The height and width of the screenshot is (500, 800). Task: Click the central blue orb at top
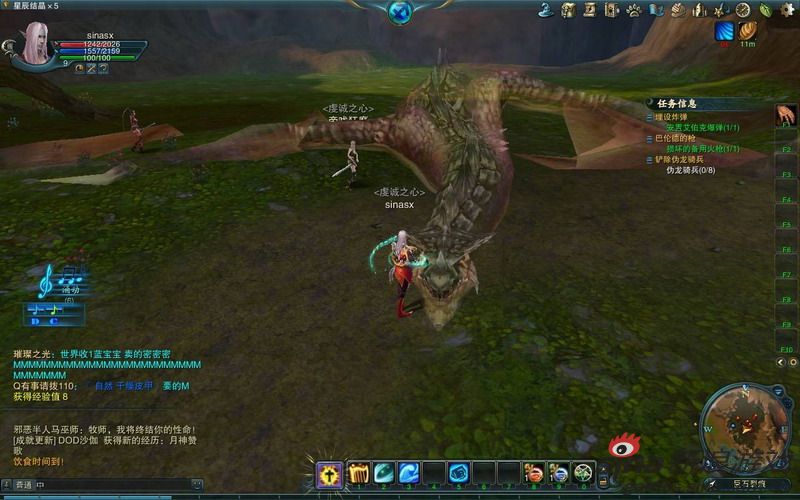click(x=400, y=12)
